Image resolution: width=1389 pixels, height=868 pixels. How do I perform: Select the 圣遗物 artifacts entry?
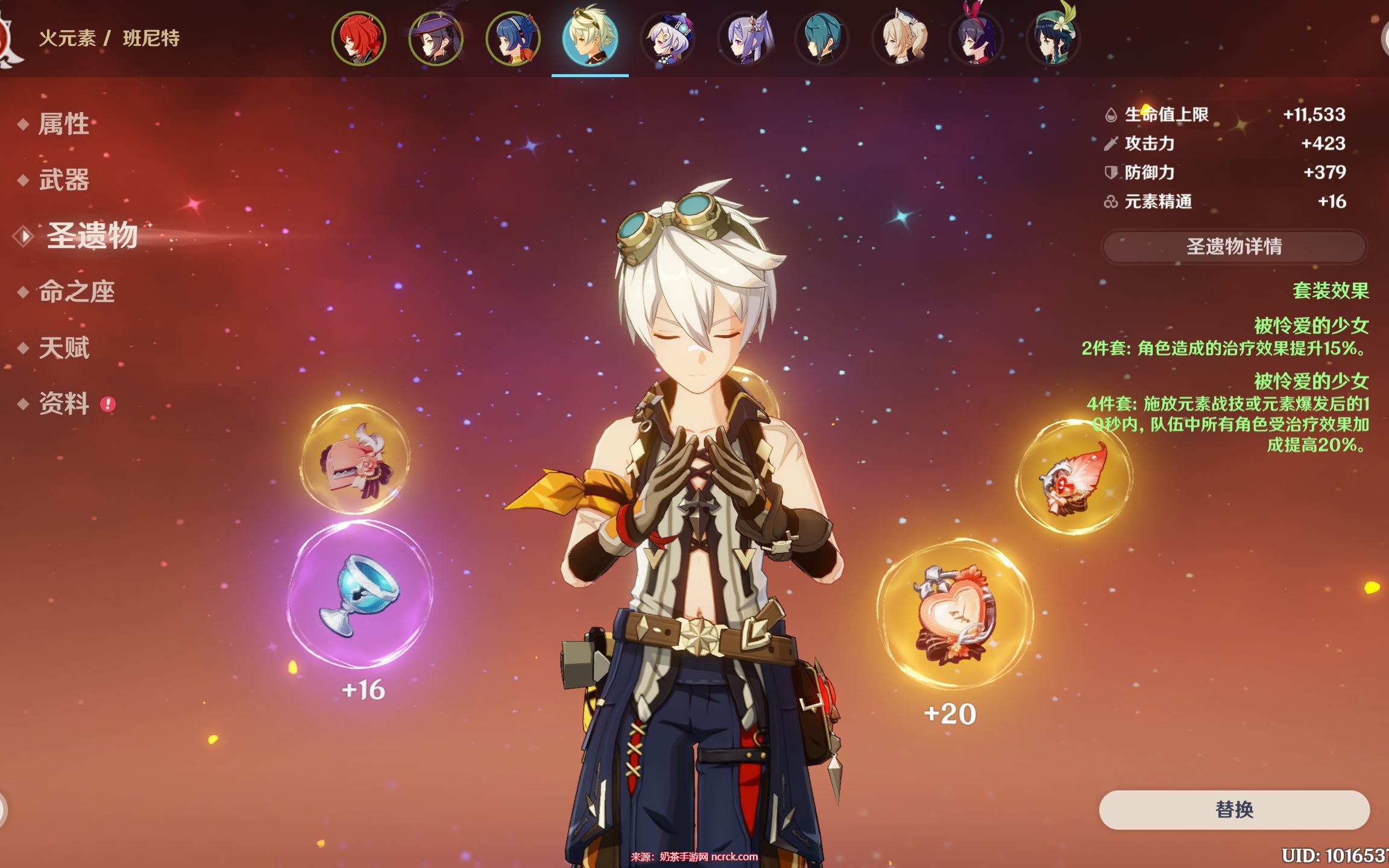[92, 235]
